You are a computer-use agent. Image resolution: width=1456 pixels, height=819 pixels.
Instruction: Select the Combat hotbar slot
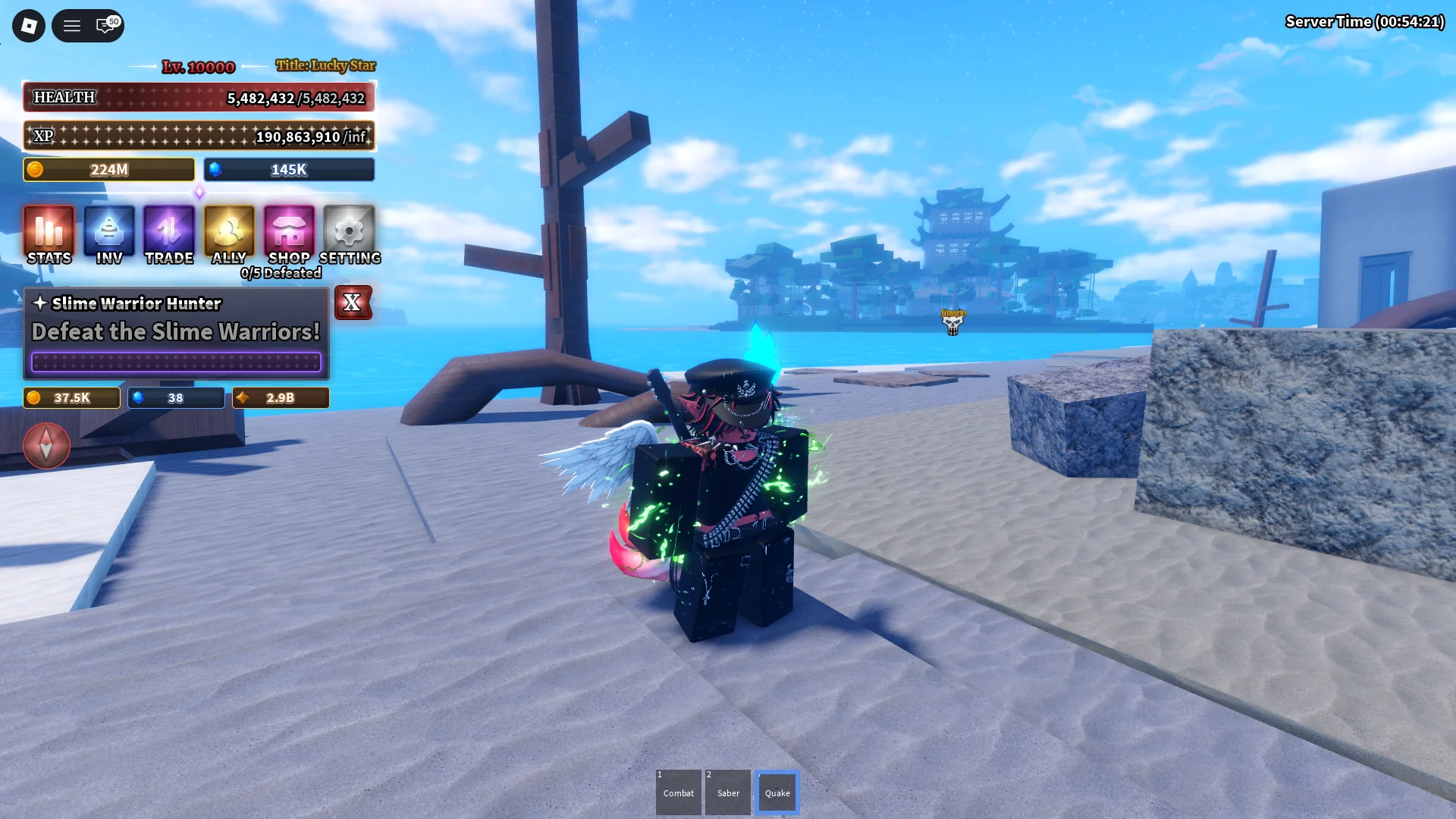678,792
